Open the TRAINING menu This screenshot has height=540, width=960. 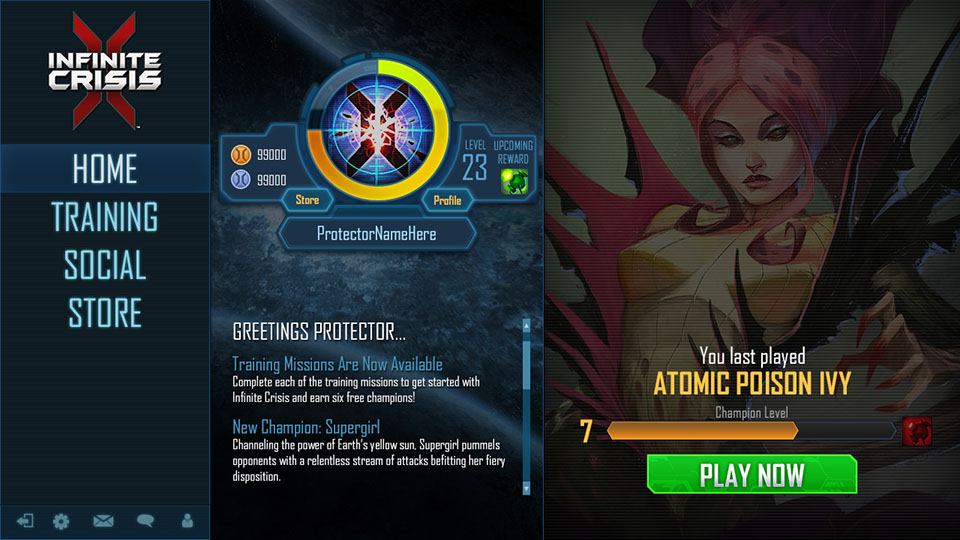(105, 217)
